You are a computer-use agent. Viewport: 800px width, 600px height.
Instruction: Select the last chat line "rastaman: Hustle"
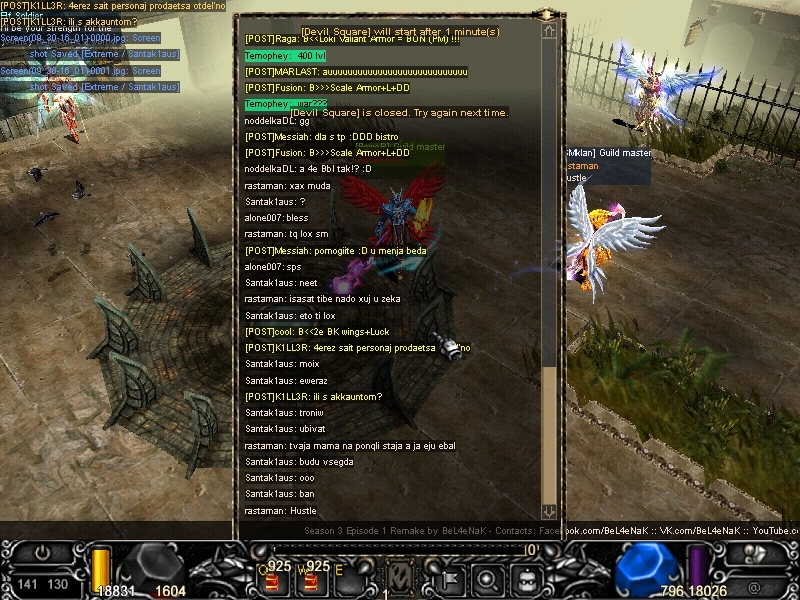280,511
